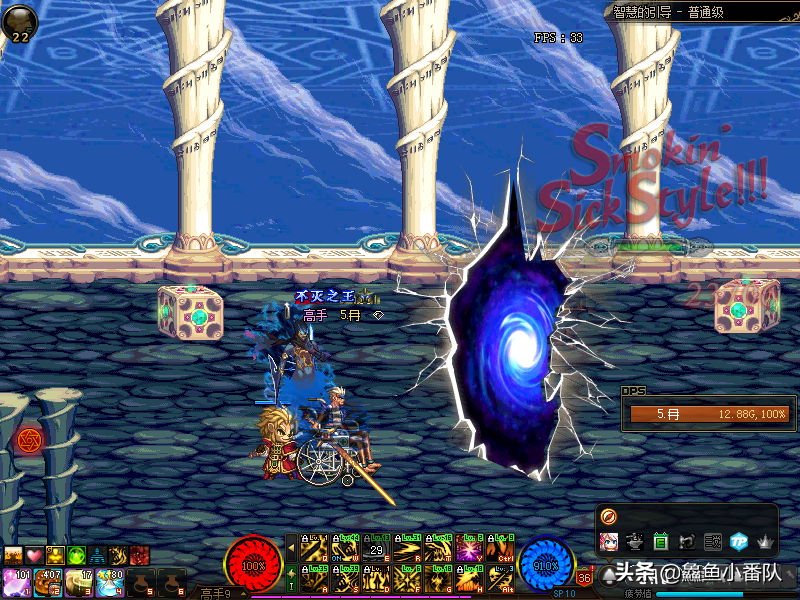
Task: Click the left arrow beside the skill bar
Action: pyautogui.click(x=291, y=548)
